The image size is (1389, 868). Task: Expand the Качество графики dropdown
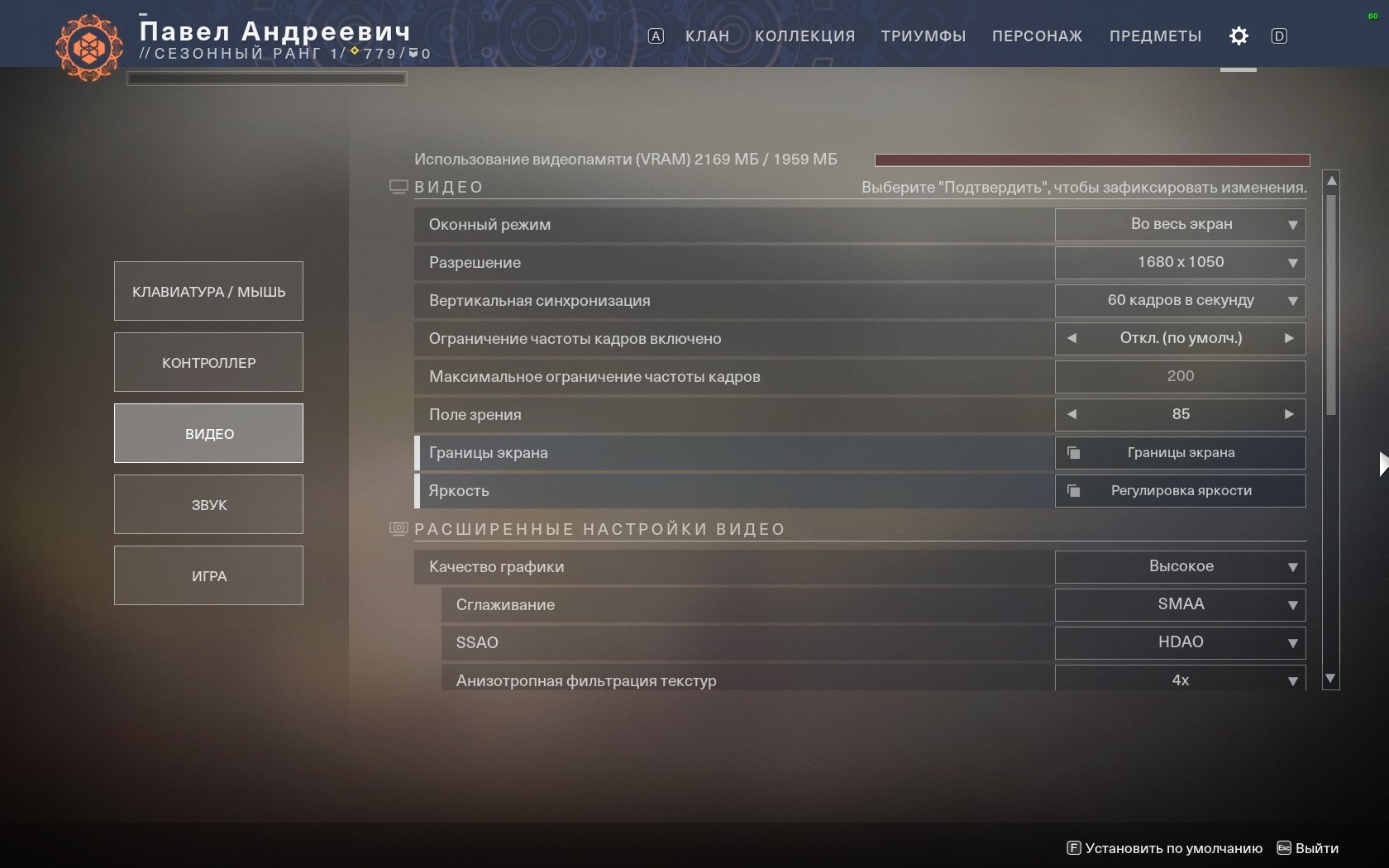pyautogui.click(x=1180, y=566)
